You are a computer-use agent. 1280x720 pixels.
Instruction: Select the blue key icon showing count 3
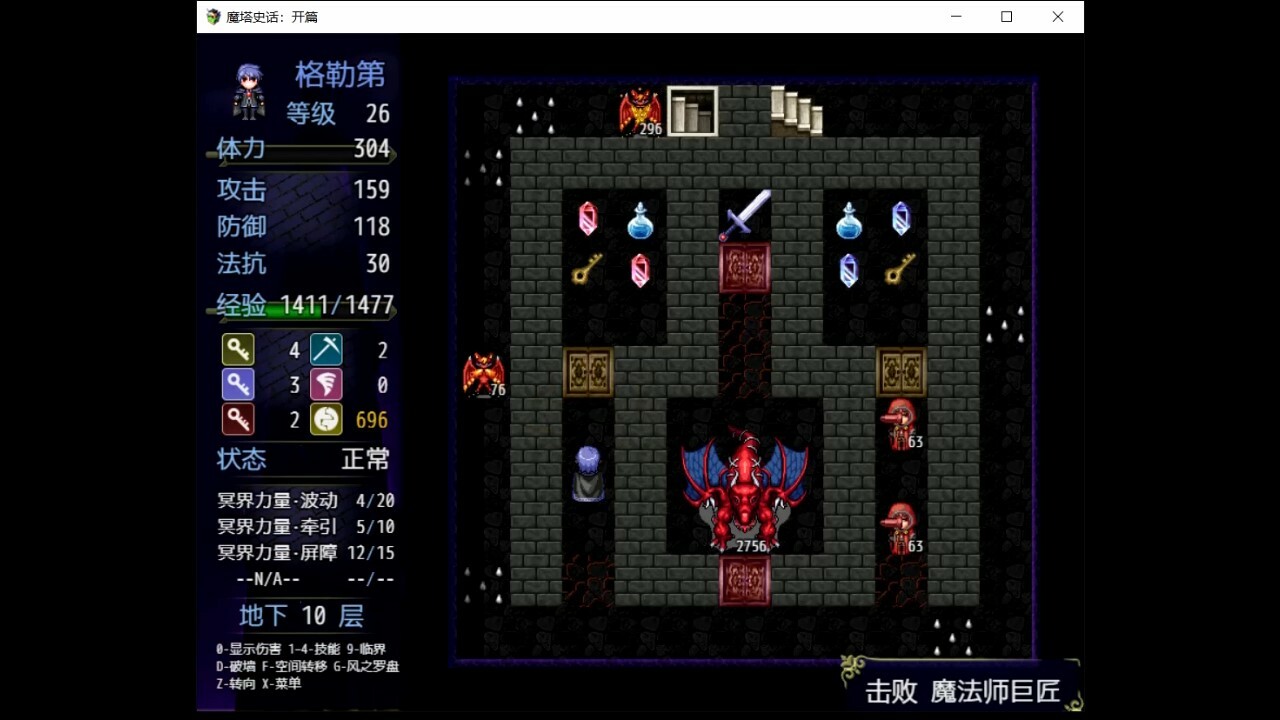pyautogui.click(x=239, y=384)
